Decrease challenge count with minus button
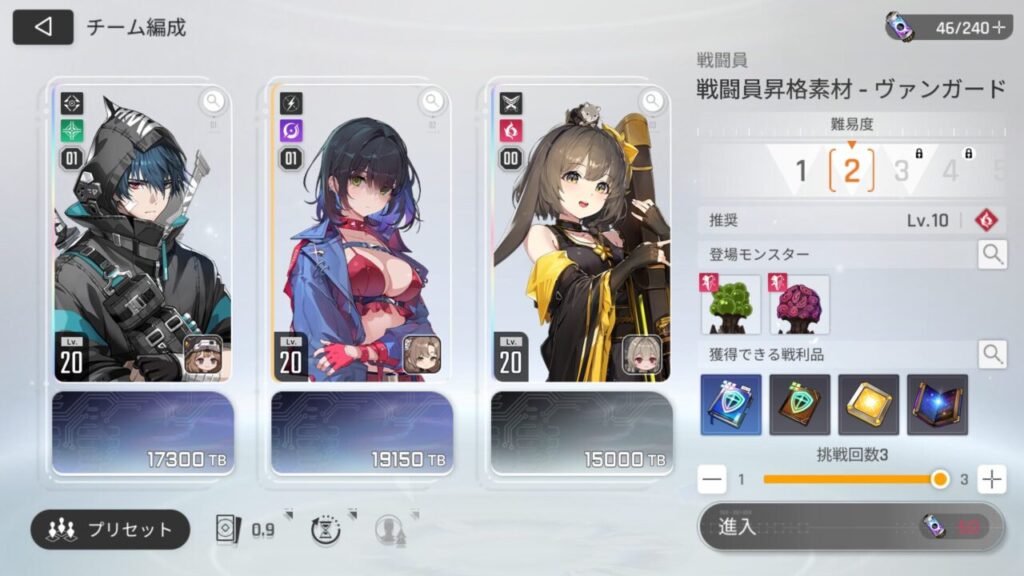 [x=713, y=480]
